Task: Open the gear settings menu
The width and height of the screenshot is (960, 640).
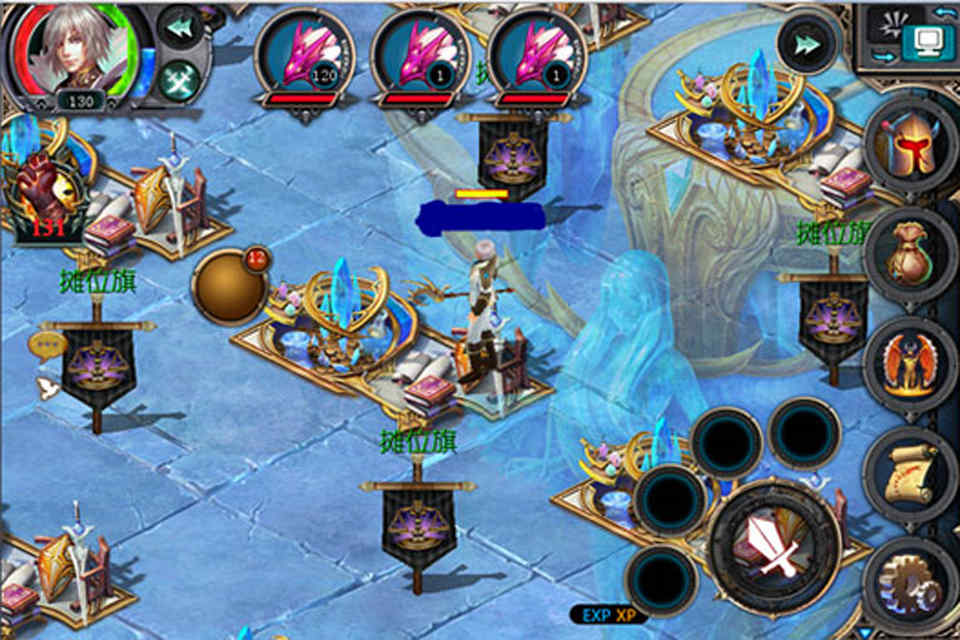Action: [x=910, y=585]
